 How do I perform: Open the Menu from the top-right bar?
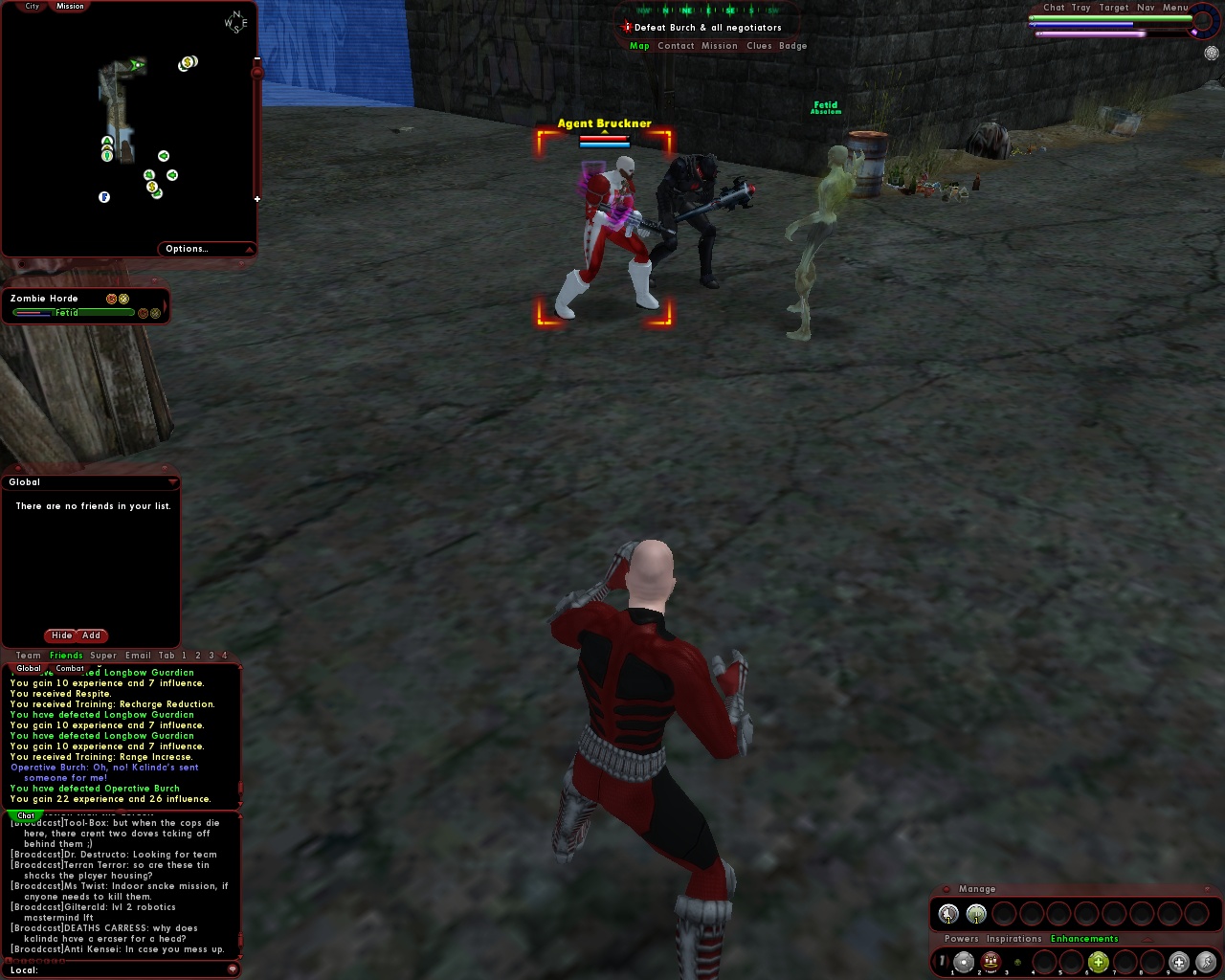(x=1175, y=7)
